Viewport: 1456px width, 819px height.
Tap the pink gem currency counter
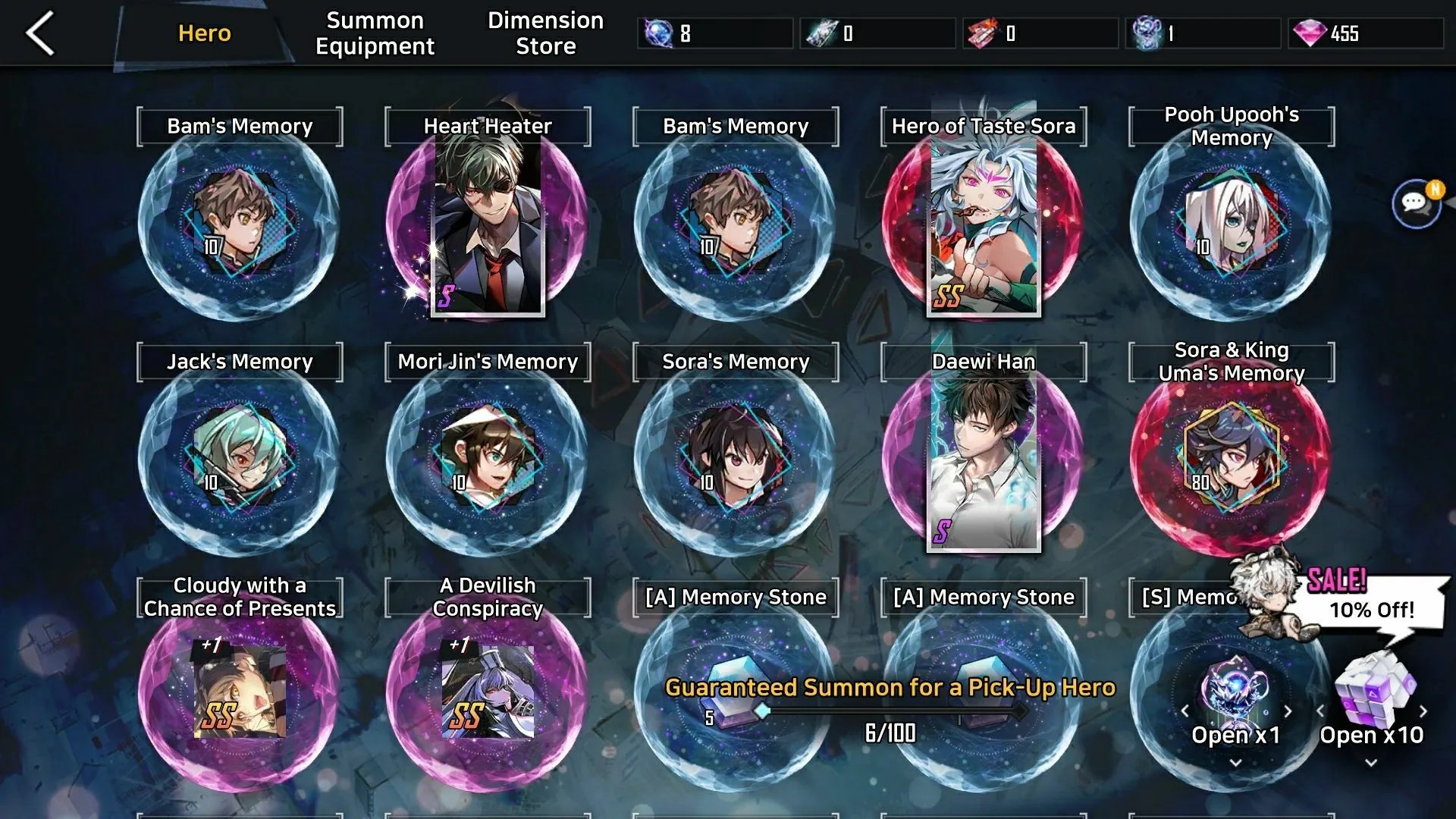(x=1365, y=33)
